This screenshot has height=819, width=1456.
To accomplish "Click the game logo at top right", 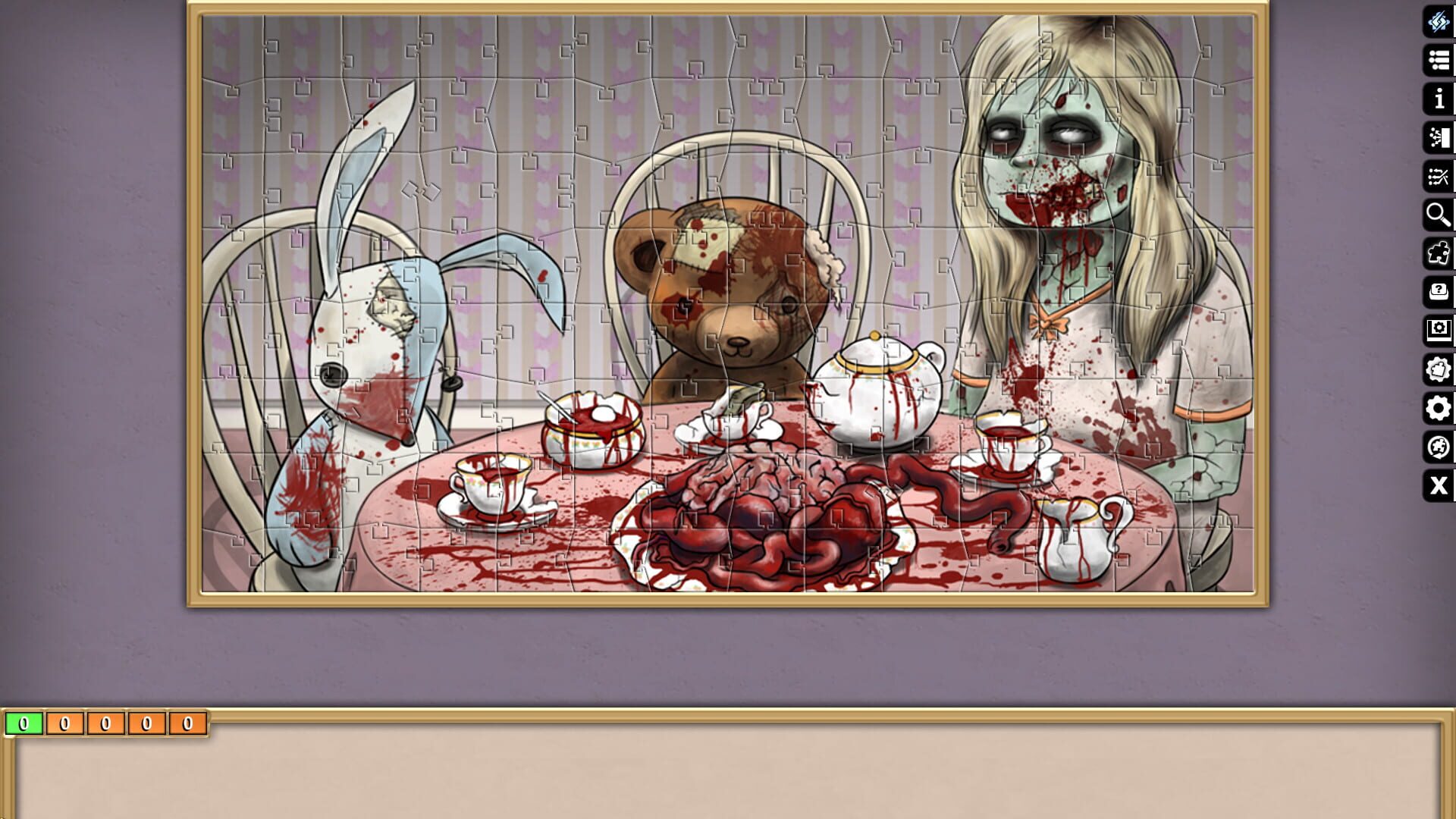I will tap(1439, 24).
